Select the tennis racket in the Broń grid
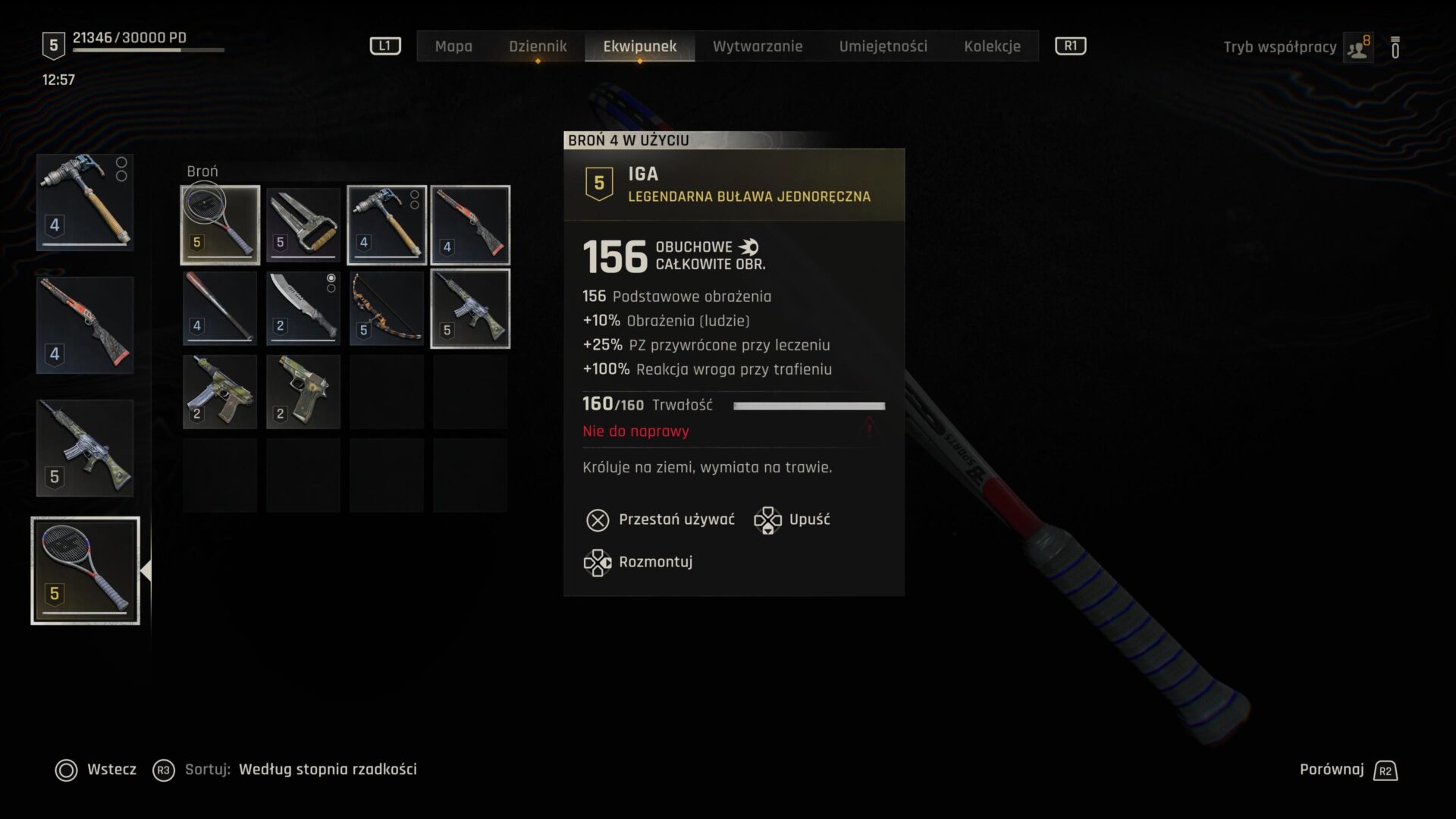The image size is (1456, 819). click(x=220, y=225)
